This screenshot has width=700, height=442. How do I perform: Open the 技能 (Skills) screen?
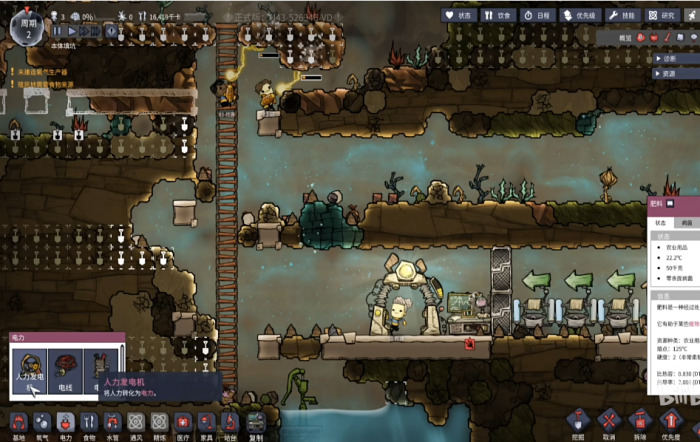625,16
